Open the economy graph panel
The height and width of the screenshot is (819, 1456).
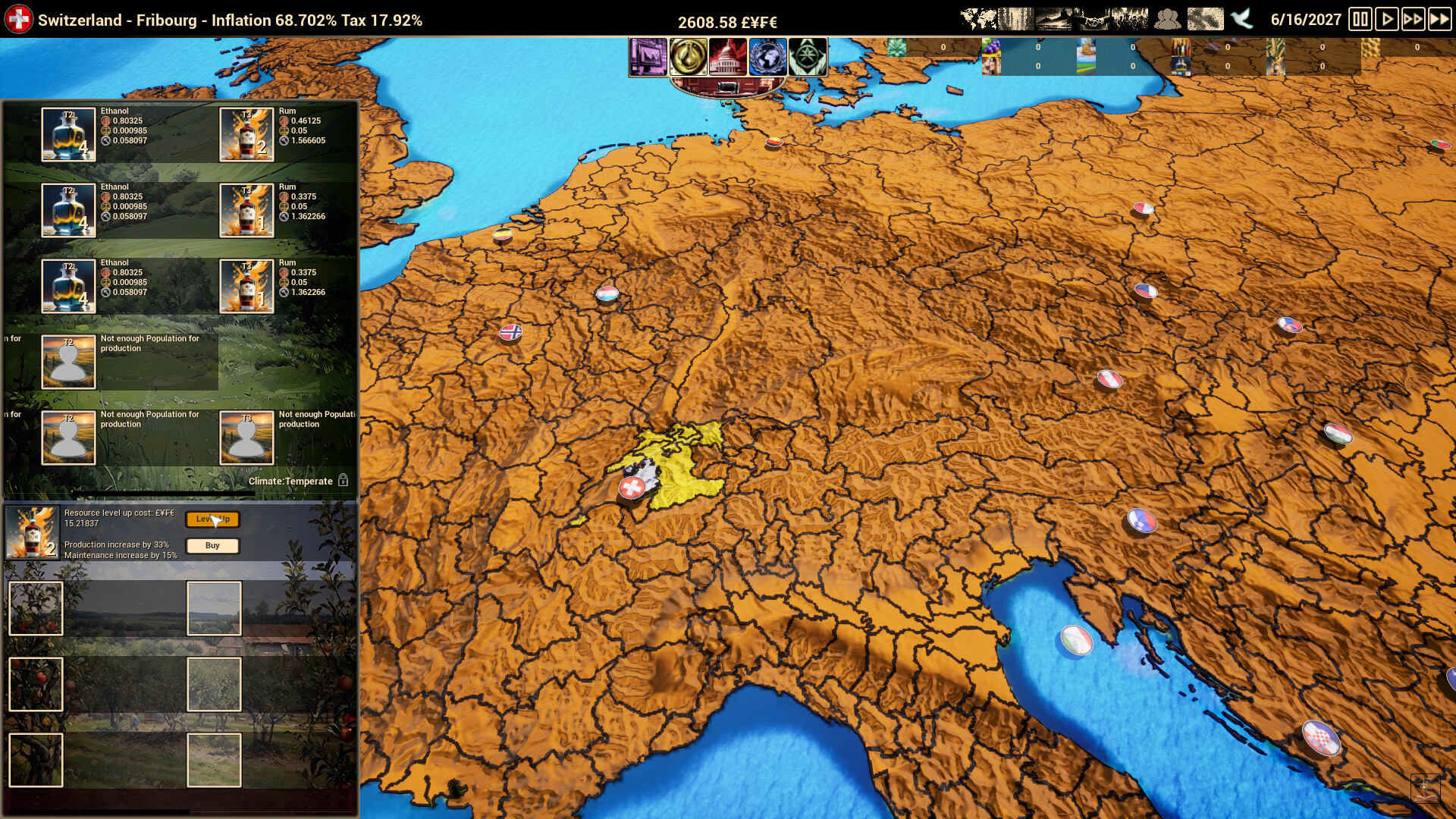click(x=648, y=58)
